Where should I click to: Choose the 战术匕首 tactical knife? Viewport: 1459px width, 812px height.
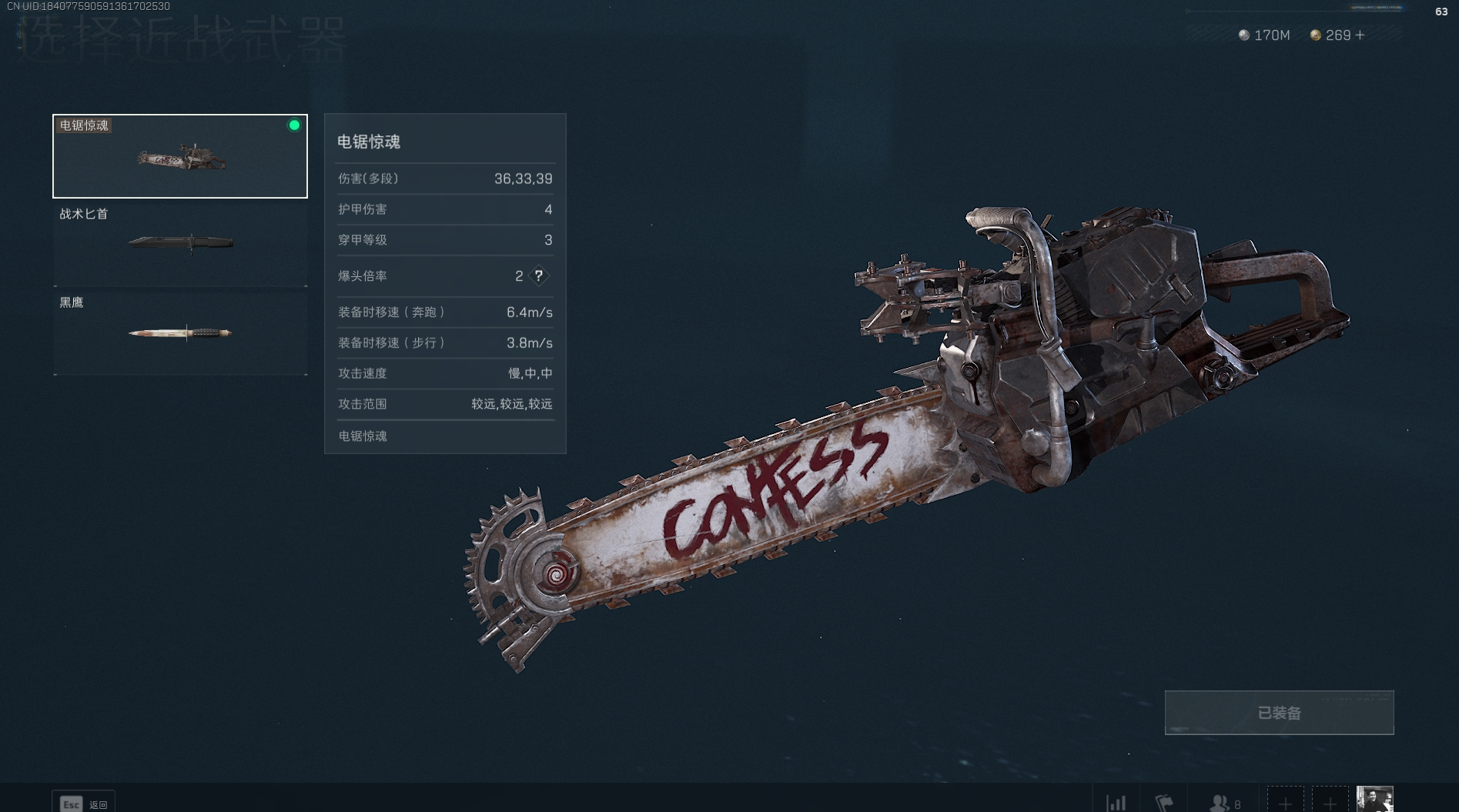pyautogui.click(x=180, y=243)
